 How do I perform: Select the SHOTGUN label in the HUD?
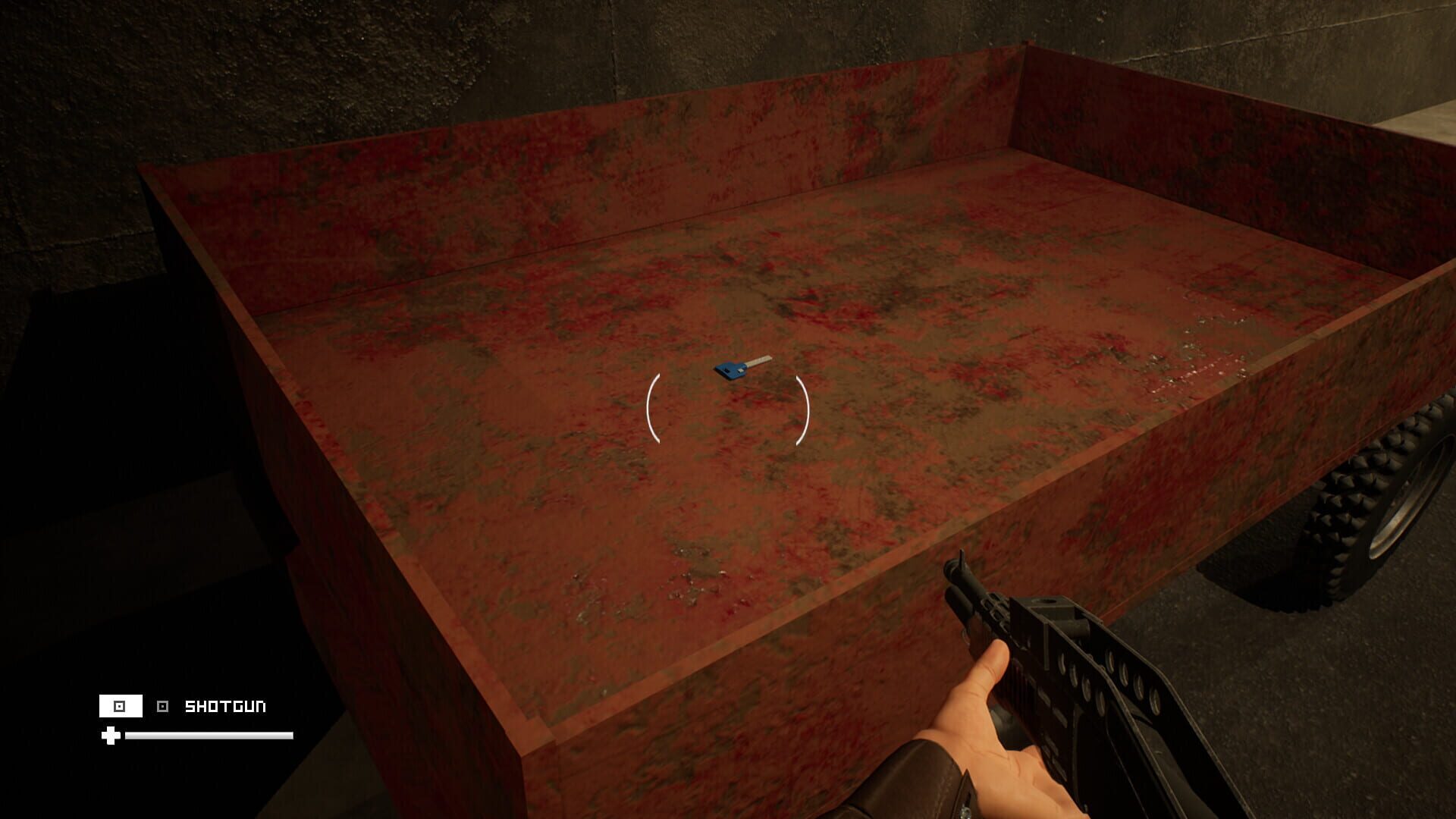click(x=226, y=706)
